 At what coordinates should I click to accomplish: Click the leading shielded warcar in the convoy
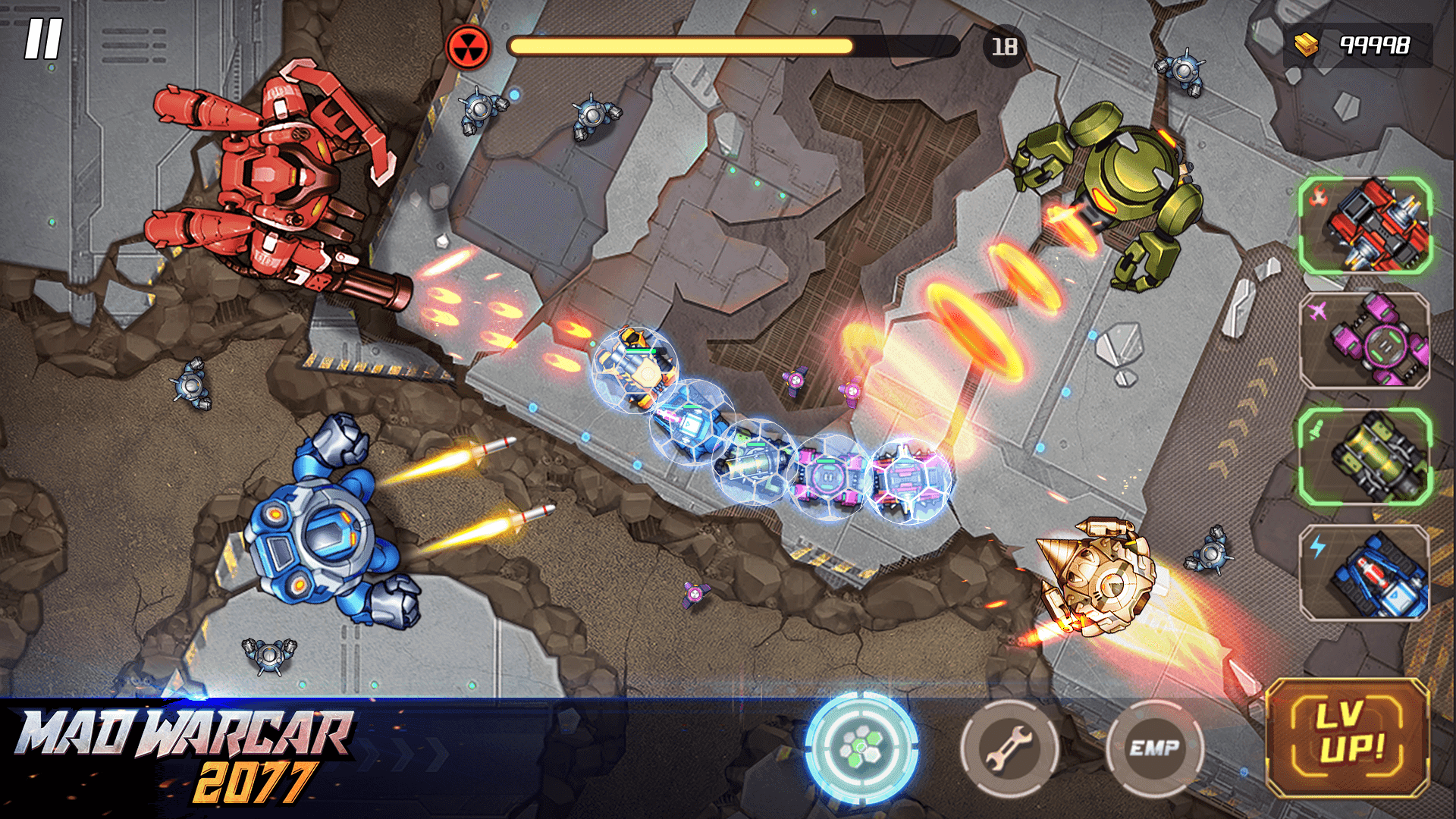coord(637,372)
